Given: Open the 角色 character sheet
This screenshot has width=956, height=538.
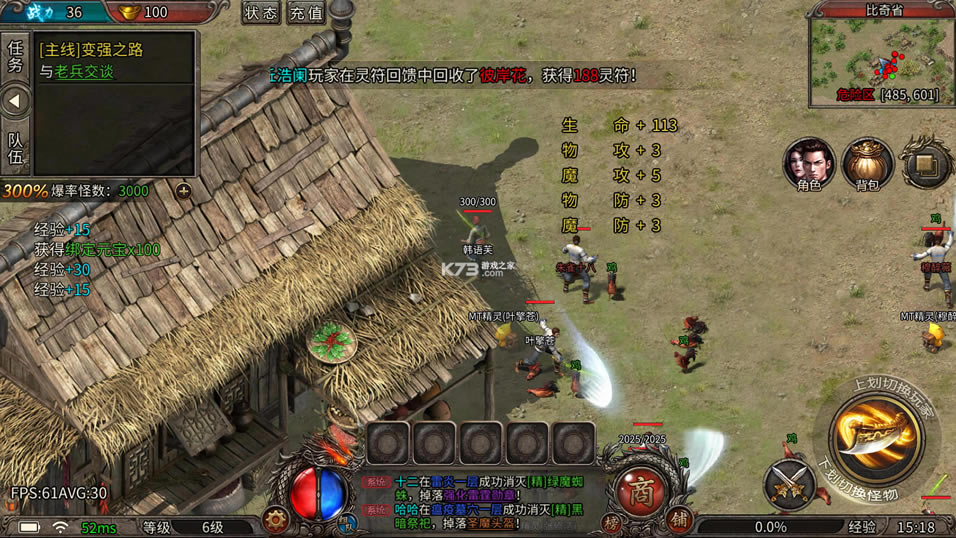Looking at the screenshot, I should point(809,165).
